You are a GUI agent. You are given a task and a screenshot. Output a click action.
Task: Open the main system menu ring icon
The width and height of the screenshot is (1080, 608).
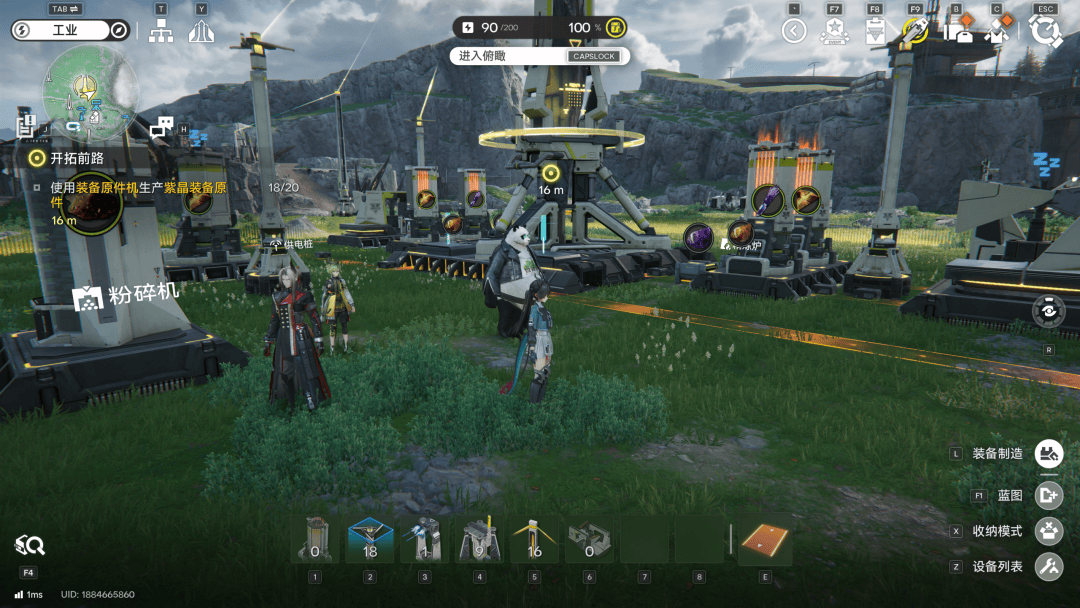click(x=1046, y=31)
